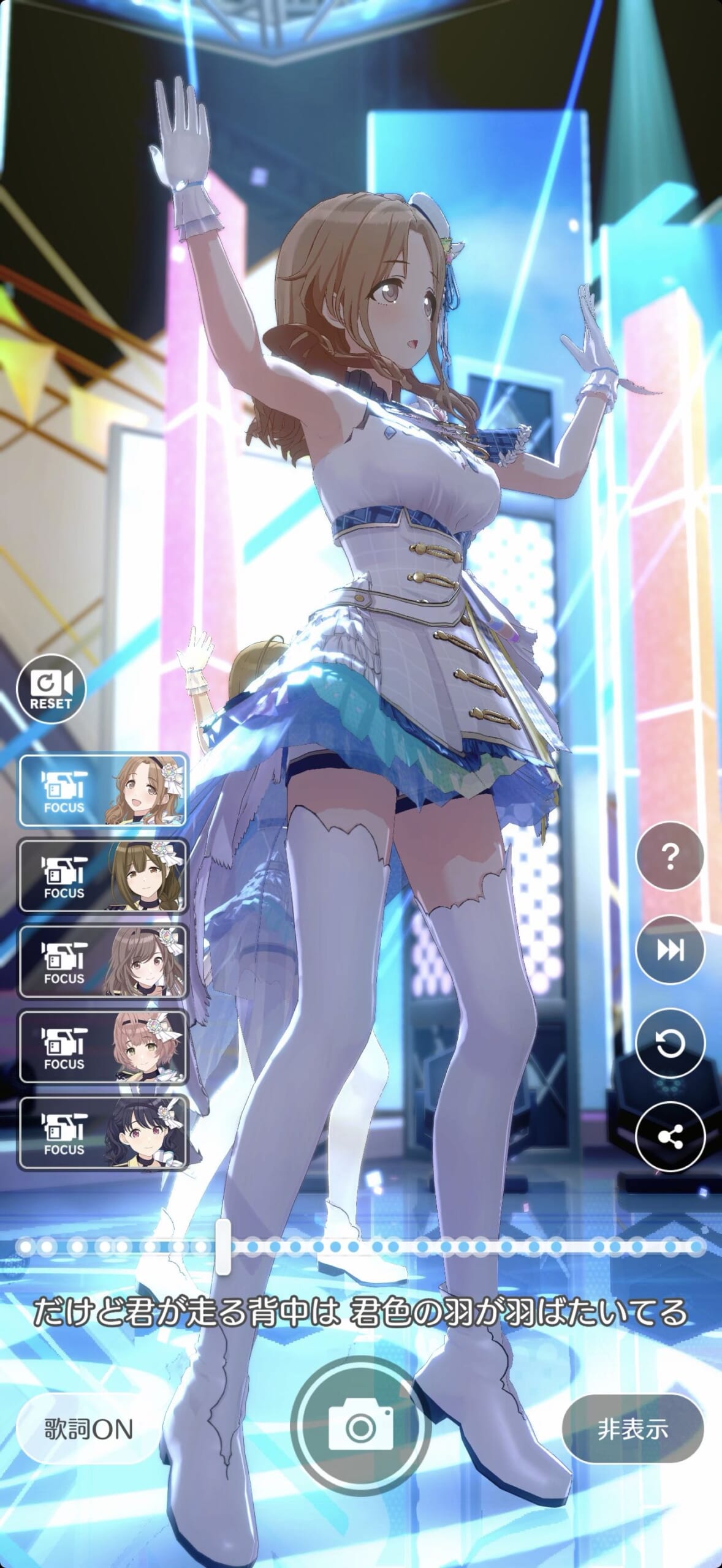
Task: Reset the camera with the RESET button
Action: tap(51, 688)
